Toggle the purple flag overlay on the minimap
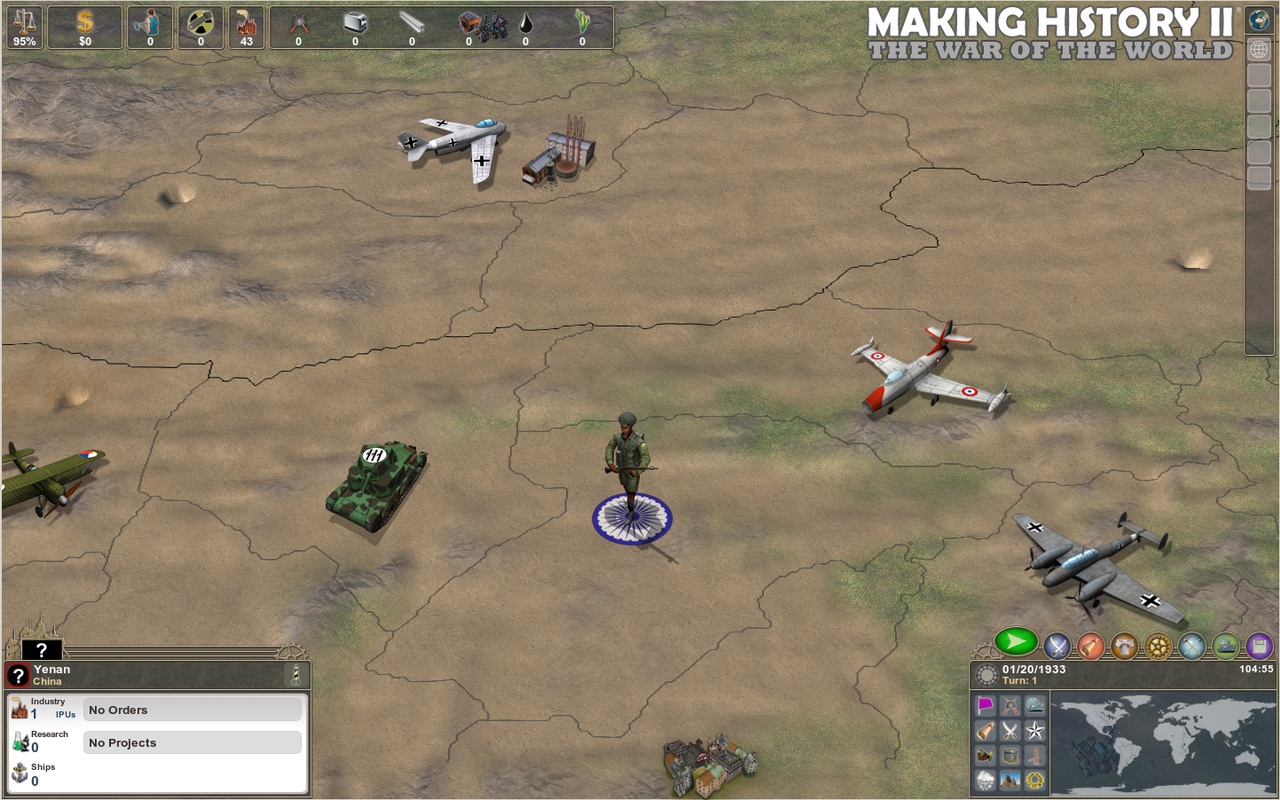The image size is (1280, 800). coord(986,704)
